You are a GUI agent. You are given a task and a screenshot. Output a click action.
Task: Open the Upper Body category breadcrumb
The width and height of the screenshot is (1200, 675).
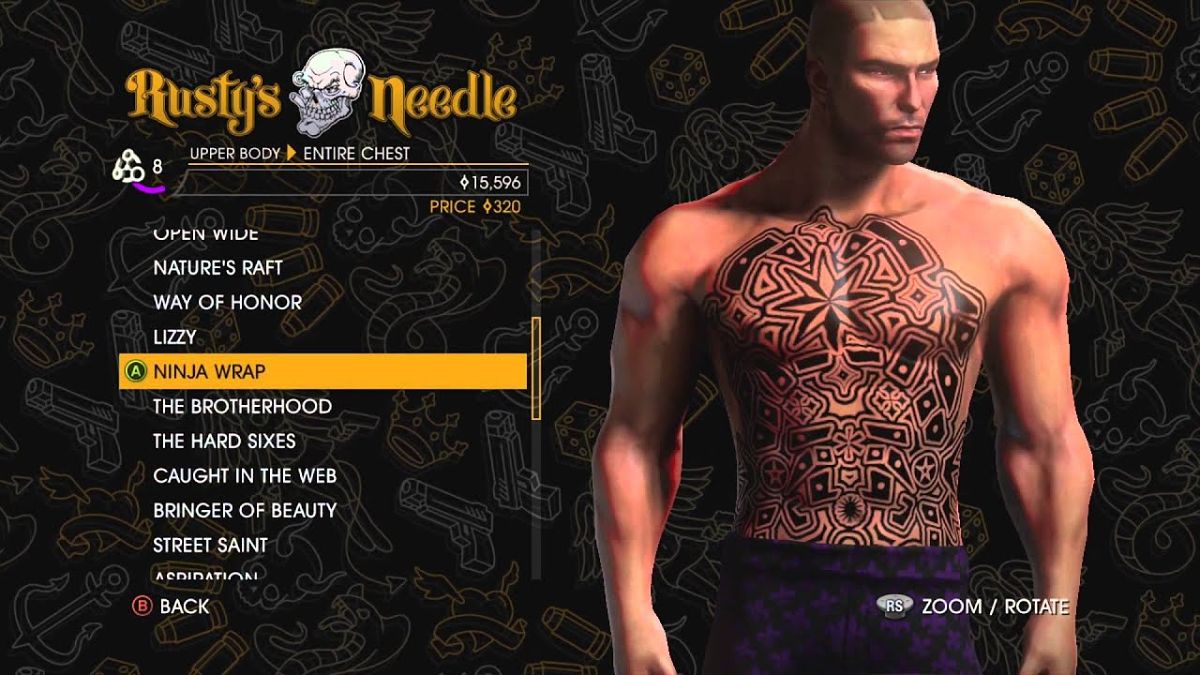click(233, 153)
